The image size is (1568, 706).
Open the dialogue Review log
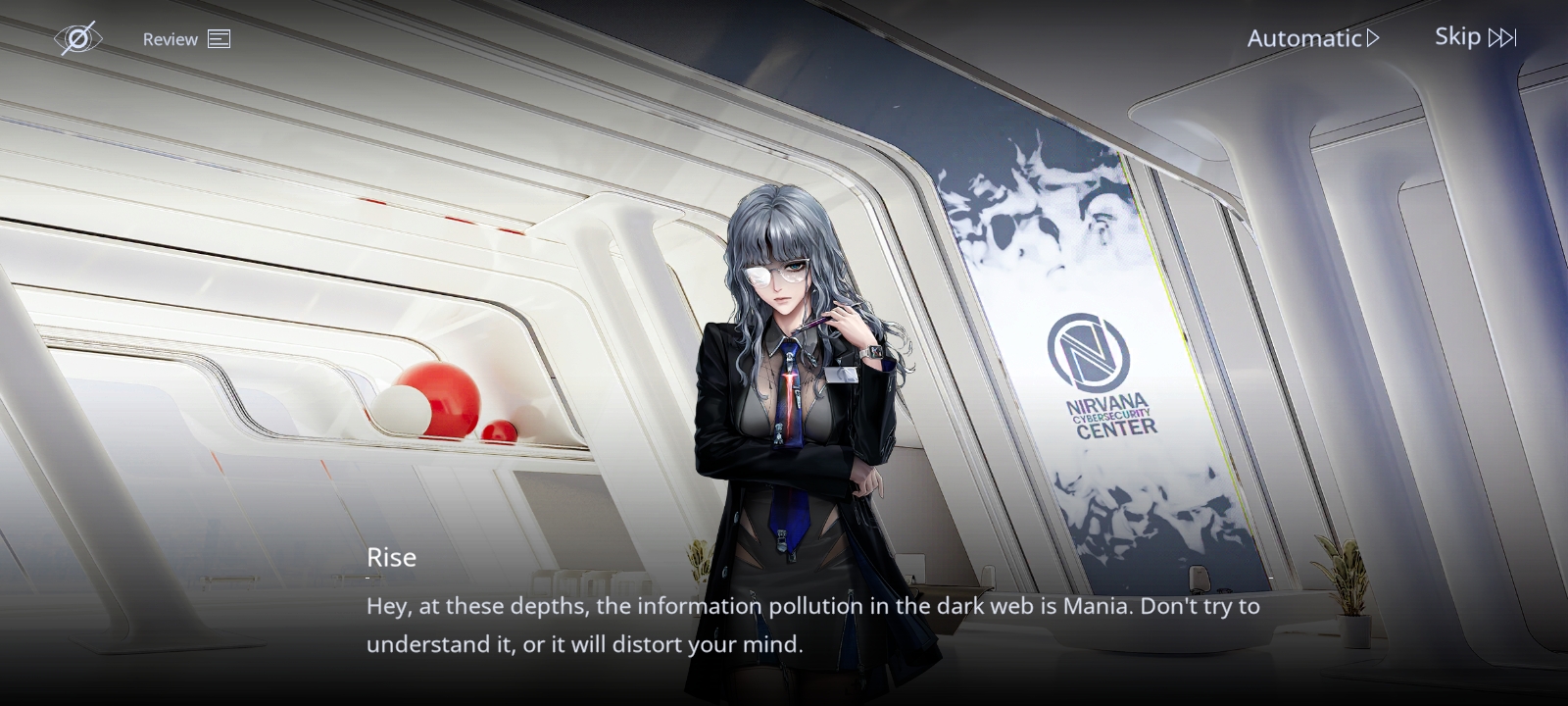click(x=186, y=39)
